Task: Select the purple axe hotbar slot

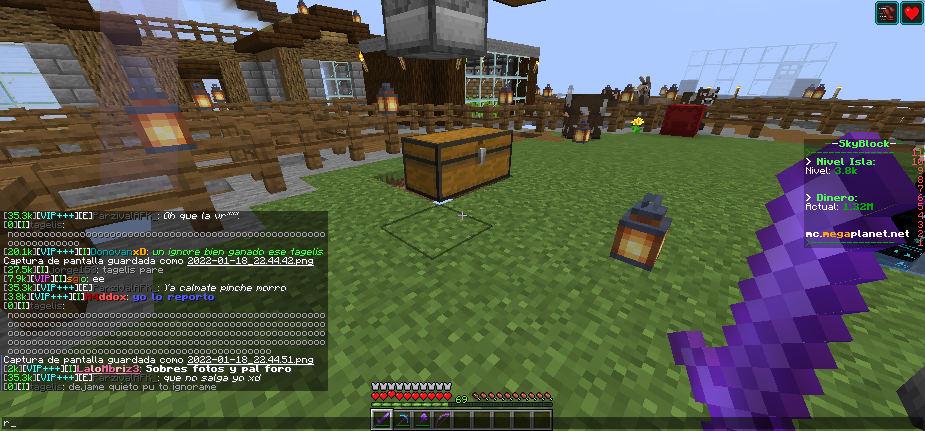Action: click(x=420, y=420)
